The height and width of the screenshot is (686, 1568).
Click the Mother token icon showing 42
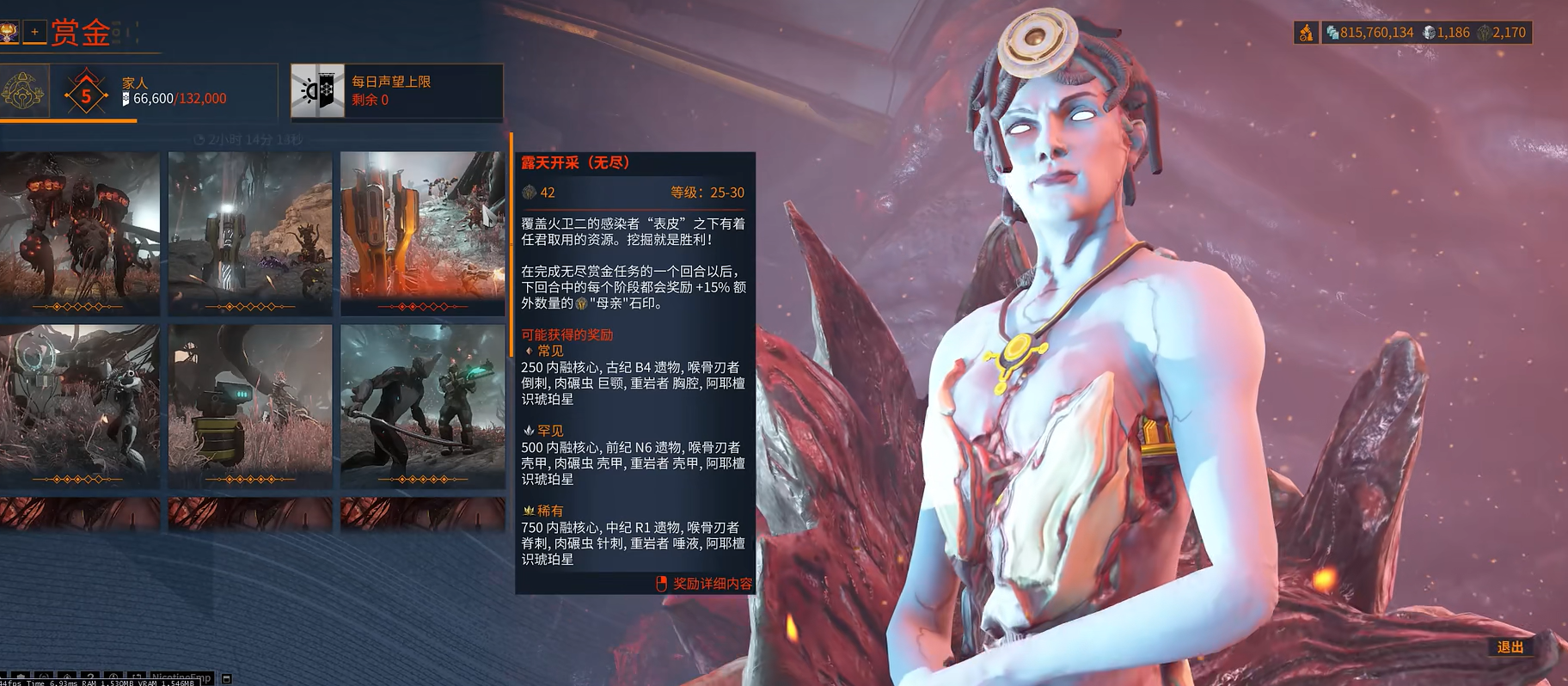[x=528, y=192]
